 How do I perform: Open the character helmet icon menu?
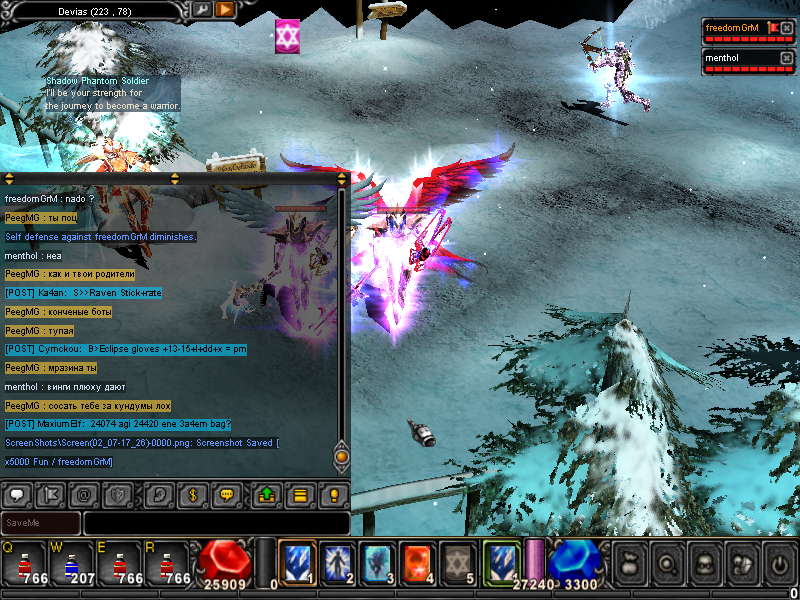tap(703, 562)
